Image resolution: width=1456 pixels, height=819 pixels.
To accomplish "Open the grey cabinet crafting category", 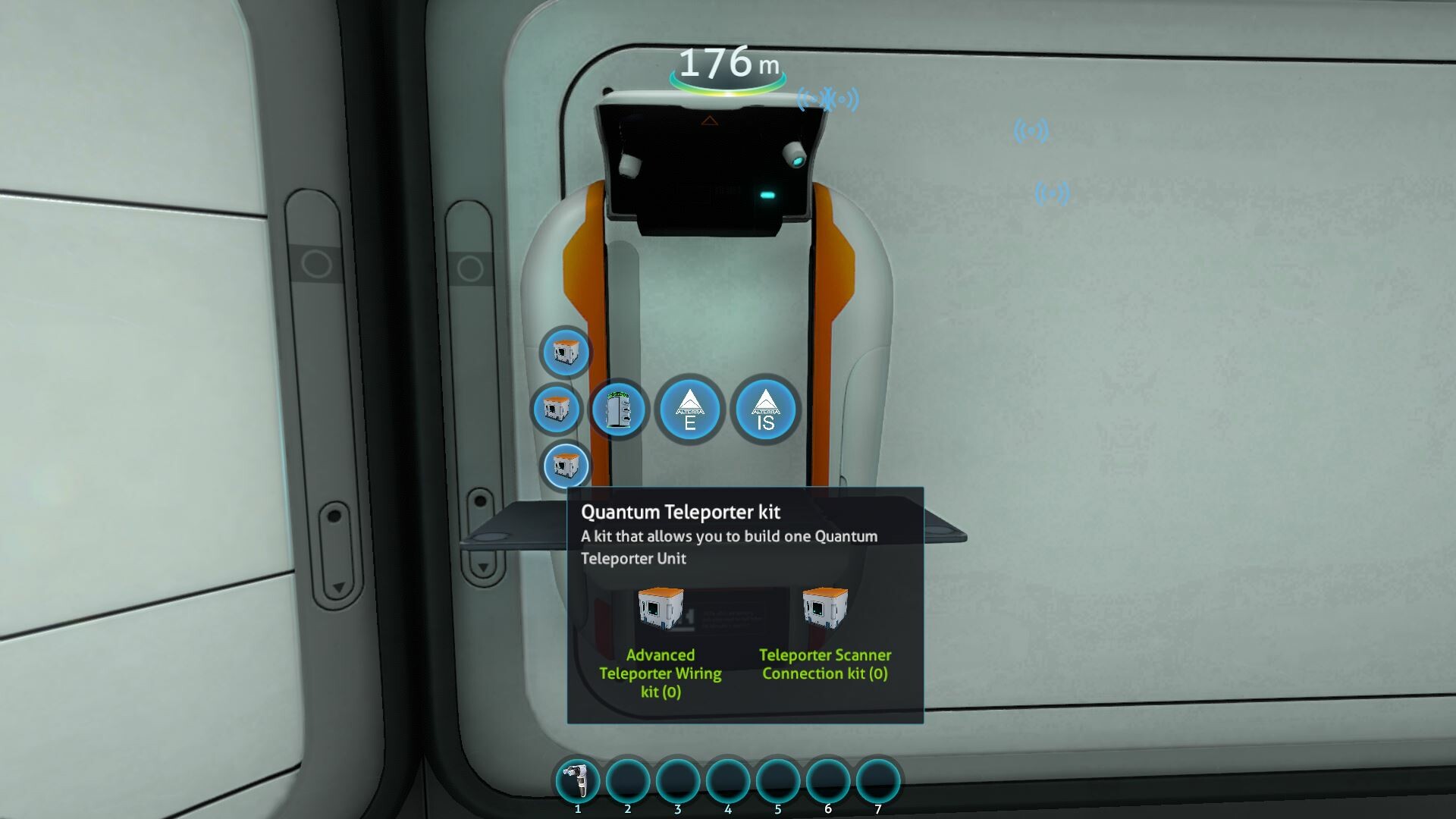I will tap(619, 409).
